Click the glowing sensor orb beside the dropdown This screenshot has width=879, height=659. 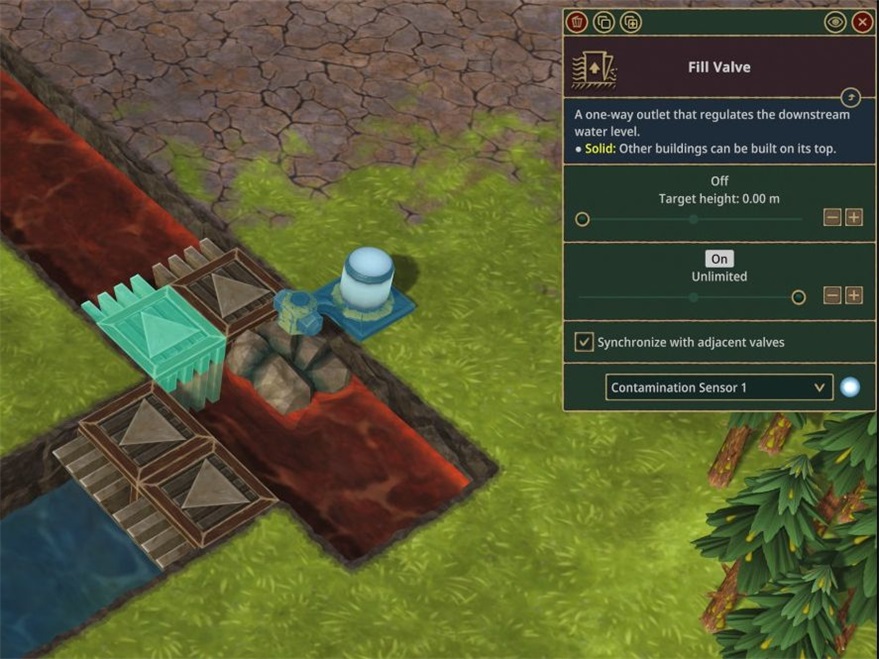click(850, 387)
